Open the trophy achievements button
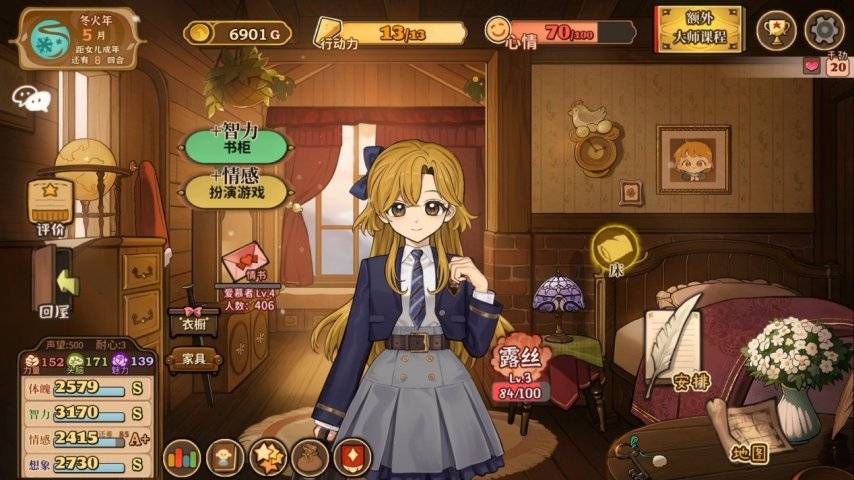Image resolution: width=854 pixels, height=480 pixels. [x=776, y=29]
